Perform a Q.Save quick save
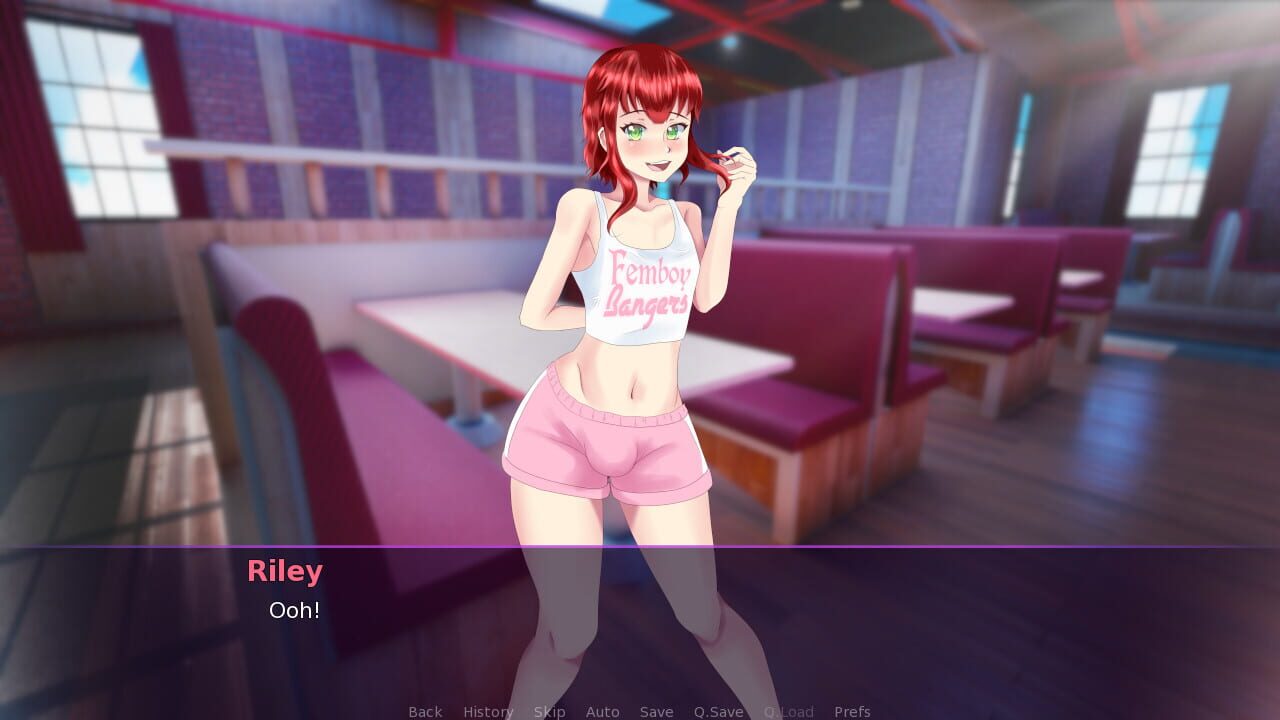1280x720 pixels. (717, 711)
